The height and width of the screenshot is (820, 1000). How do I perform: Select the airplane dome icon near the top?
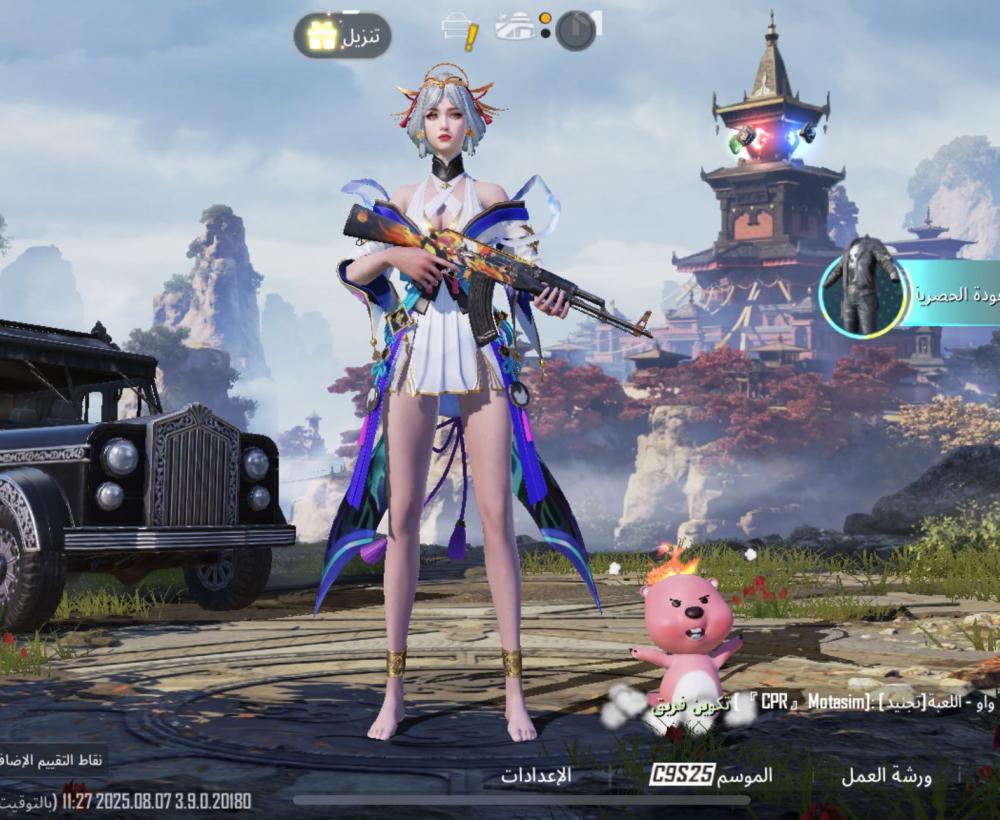(516, 28)
